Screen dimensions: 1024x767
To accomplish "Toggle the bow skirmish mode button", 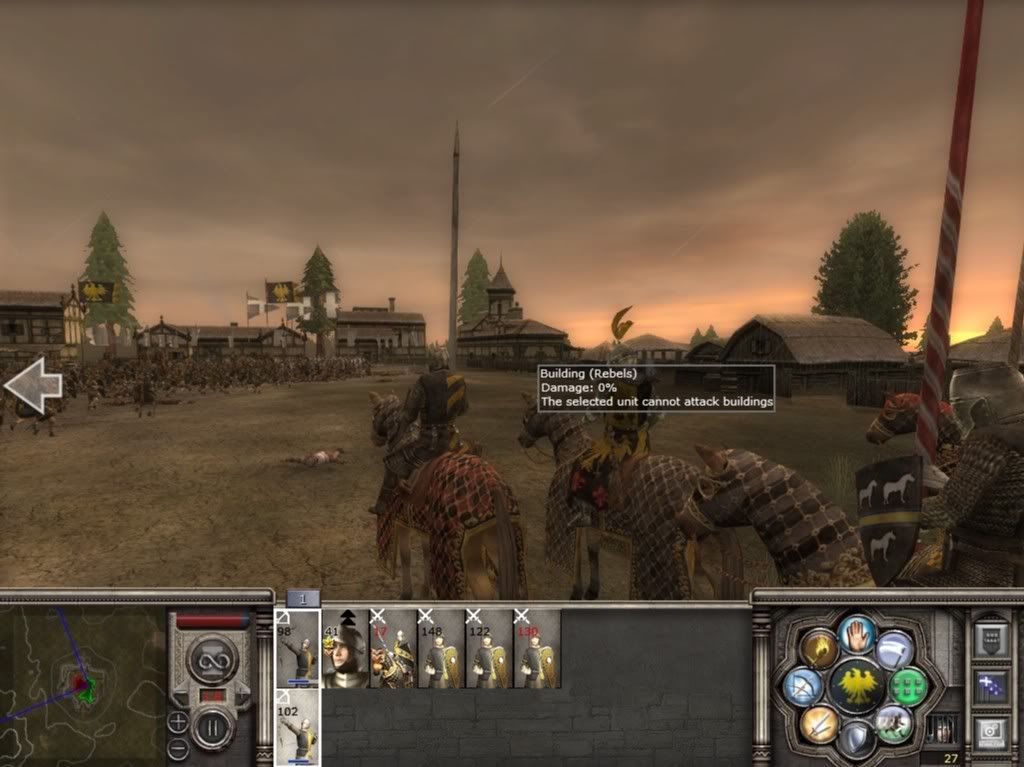I will tap(803, 687).
